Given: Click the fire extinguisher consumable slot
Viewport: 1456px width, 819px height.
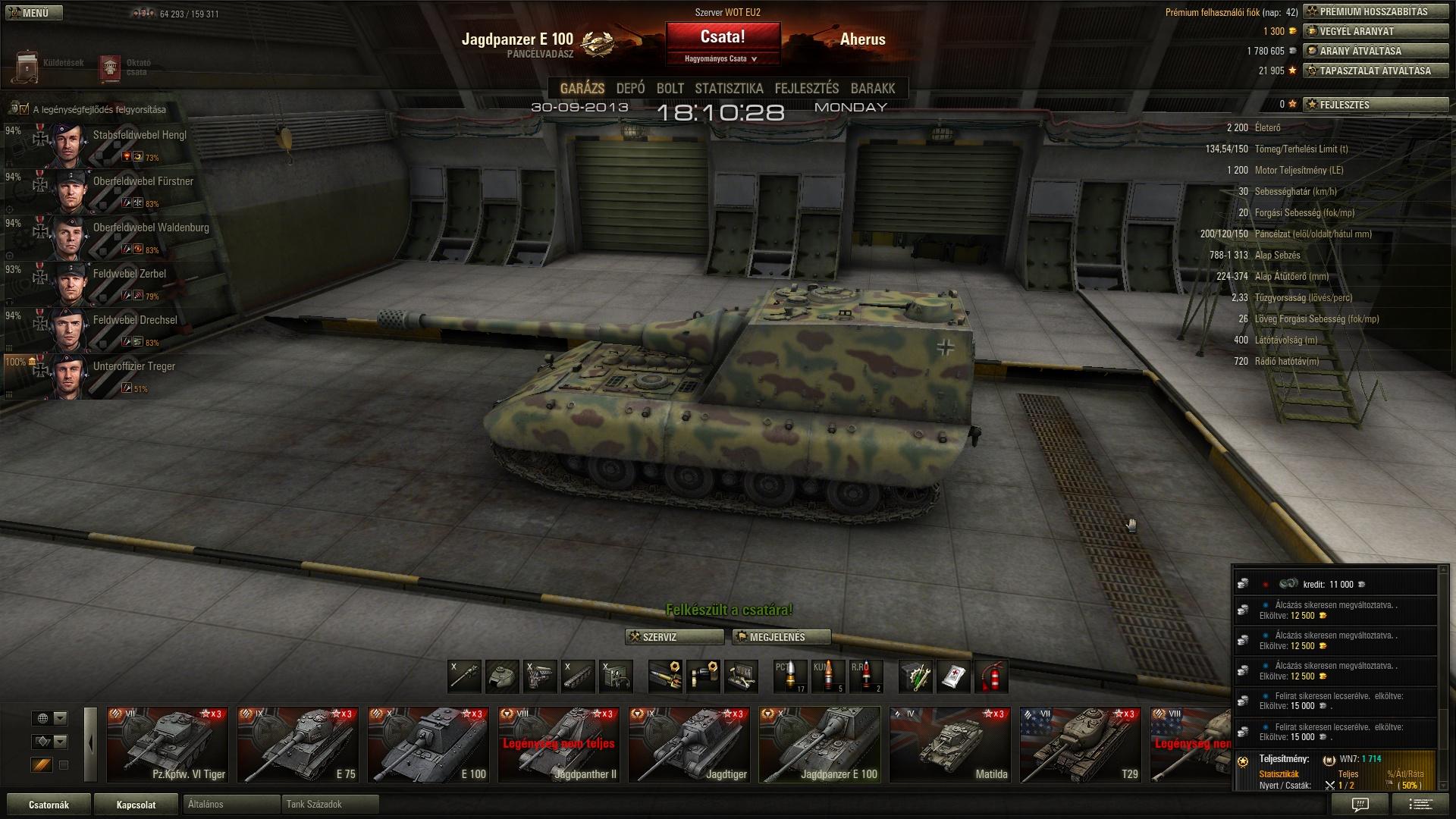Looking at the screenshot, I should 991,676.
